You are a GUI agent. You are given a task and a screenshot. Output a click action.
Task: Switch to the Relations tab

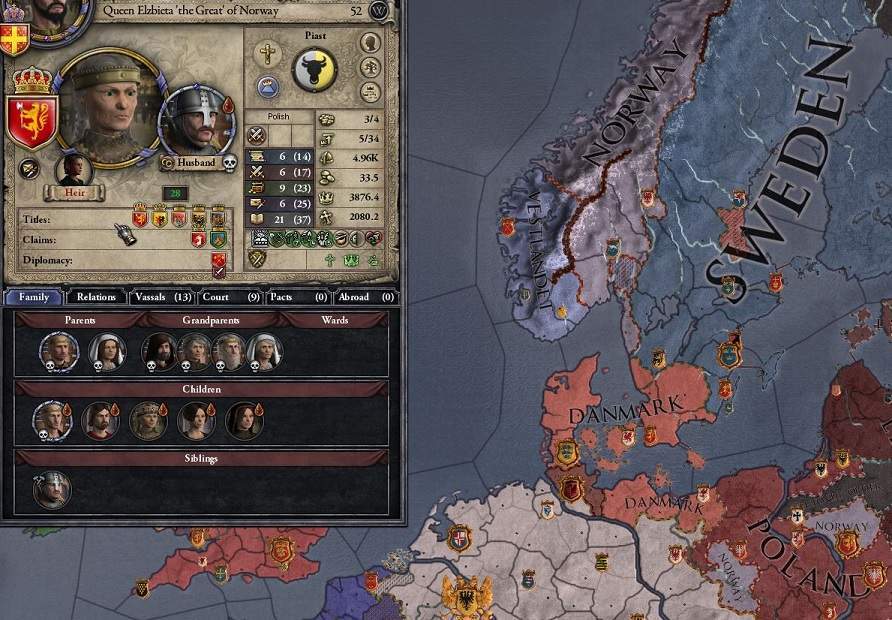[x=96, y=297]
